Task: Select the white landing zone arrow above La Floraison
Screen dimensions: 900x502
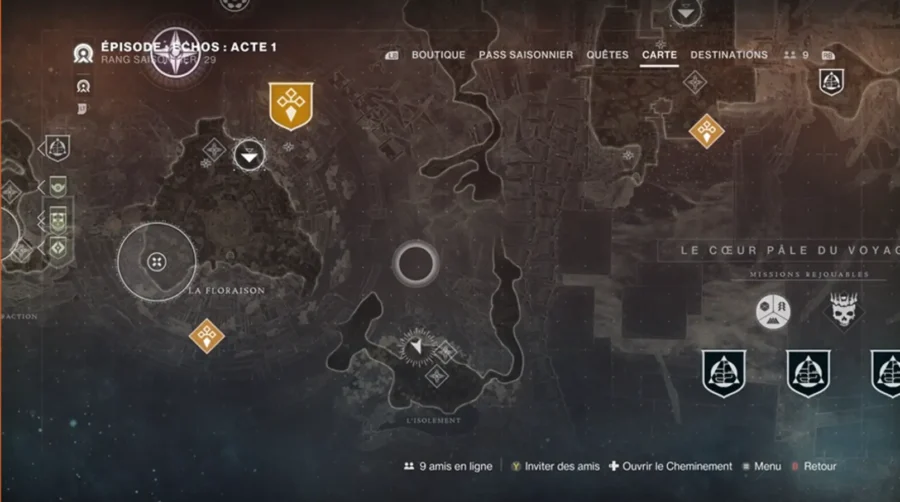Action: 250,154
